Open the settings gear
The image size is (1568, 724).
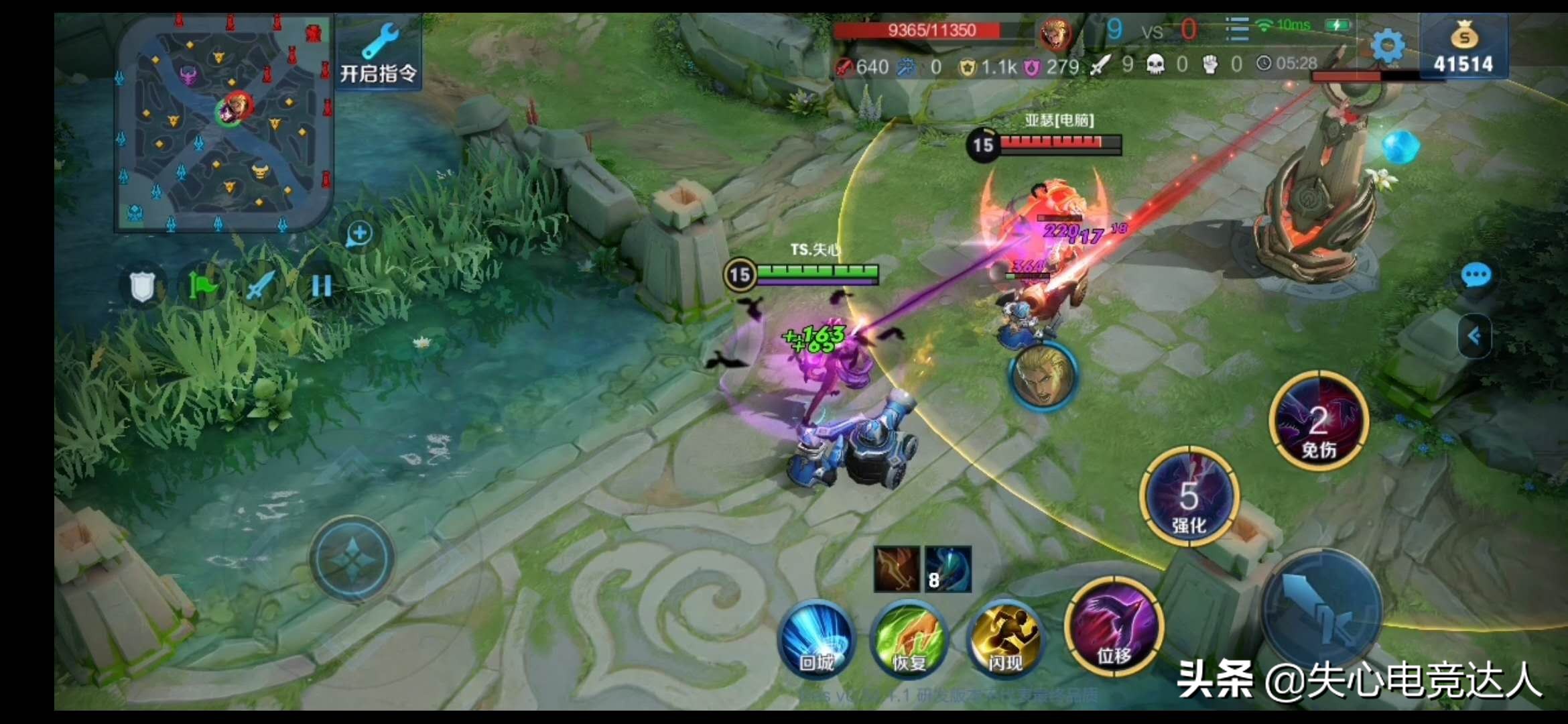coord(1387,46)
